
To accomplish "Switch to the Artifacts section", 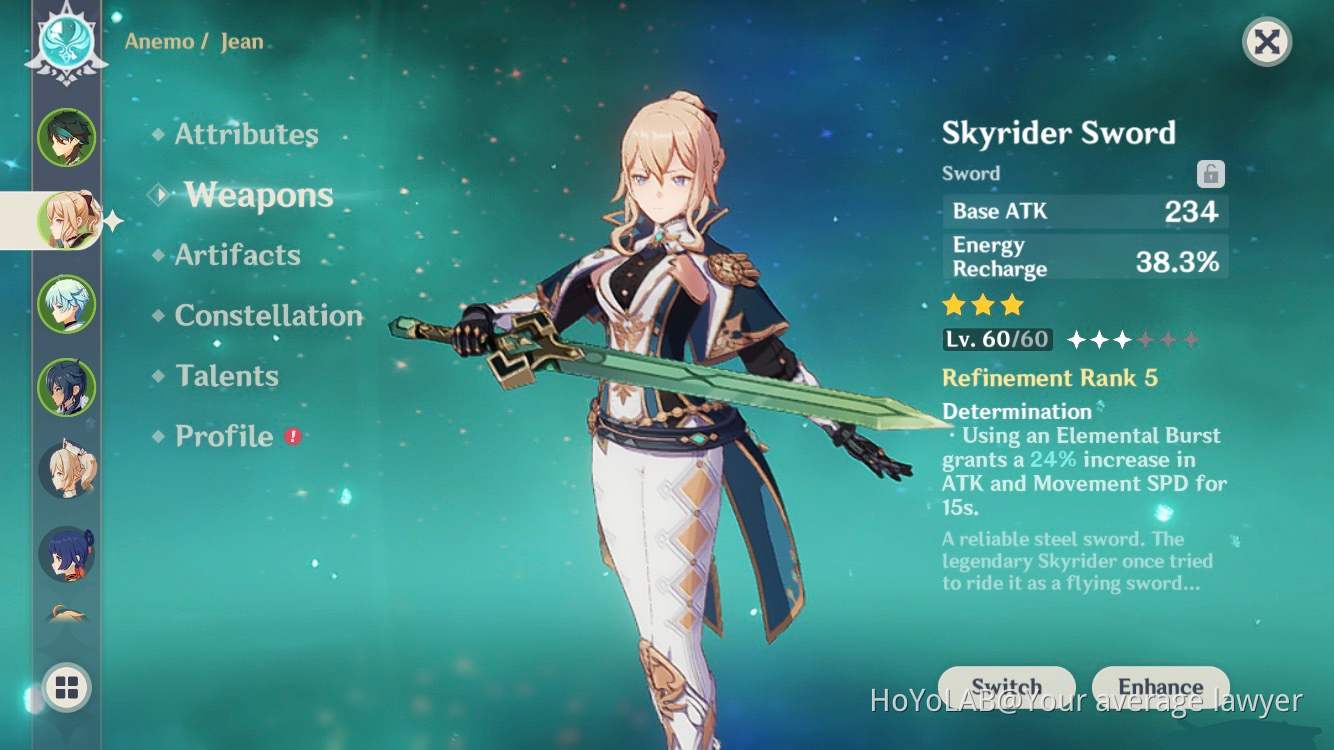I will (239, 255).
